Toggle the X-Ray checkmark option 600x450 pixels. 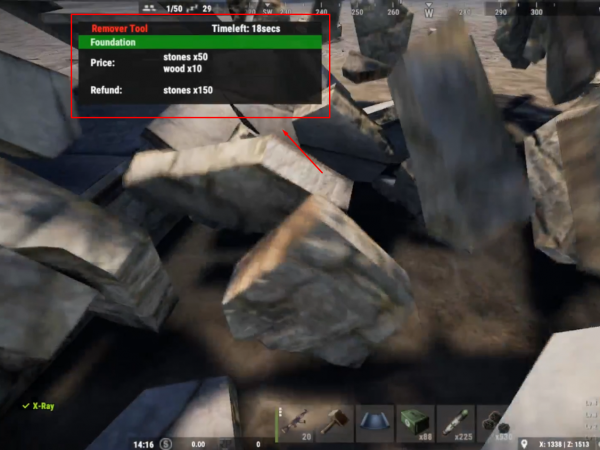point(26,406)
